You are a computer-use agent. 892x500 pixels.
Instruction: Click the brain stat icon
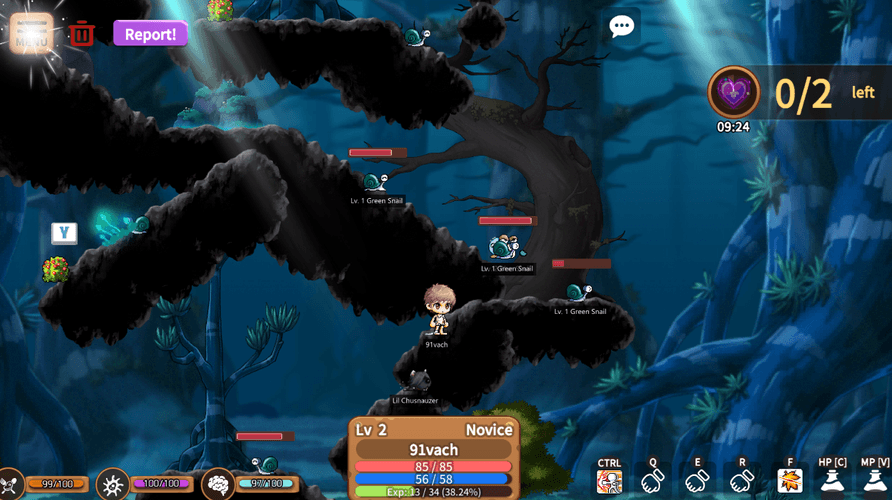tap(217, 485)
